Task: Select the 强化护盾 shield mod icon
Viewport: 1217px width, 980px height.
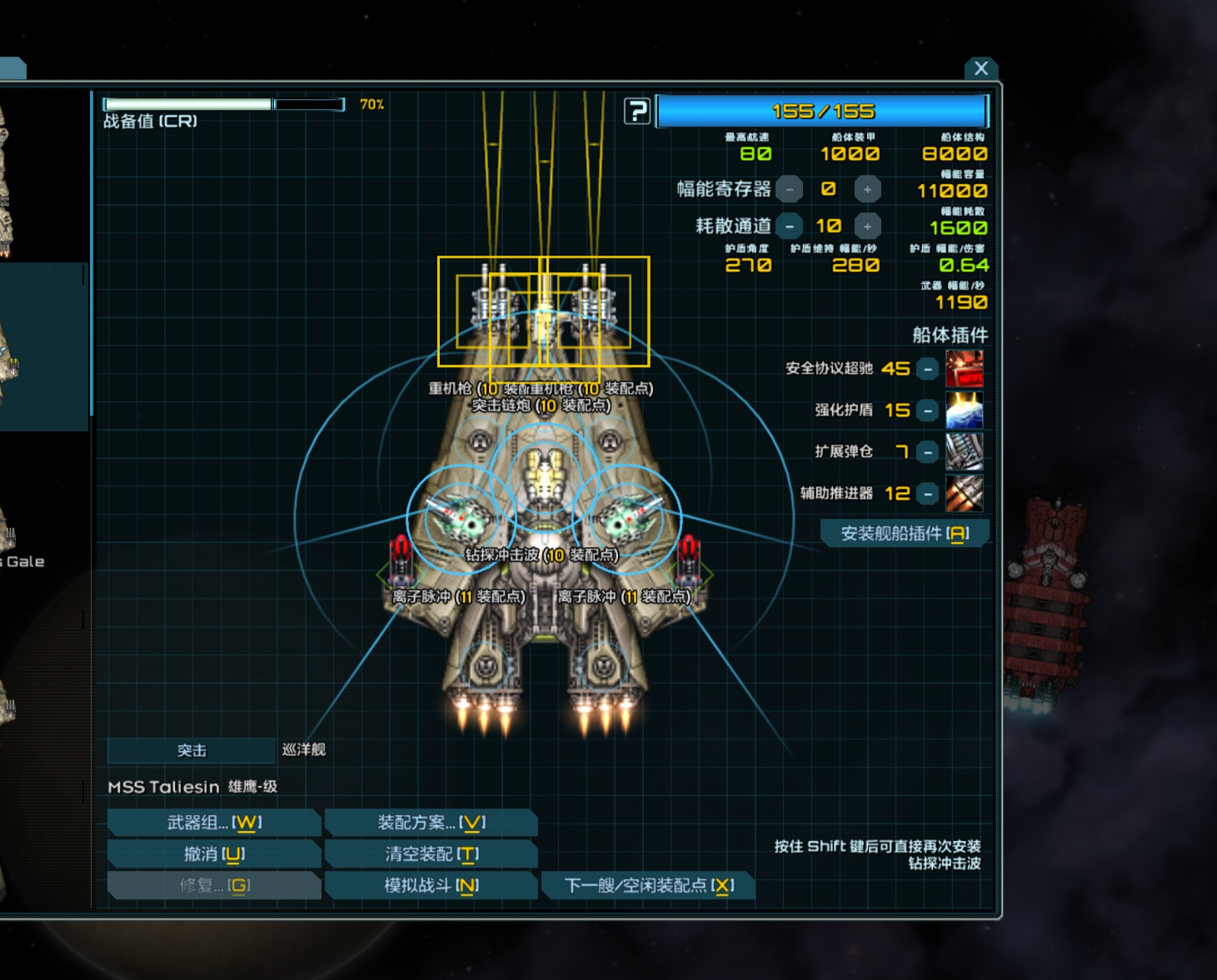Action: coord(964,410)
